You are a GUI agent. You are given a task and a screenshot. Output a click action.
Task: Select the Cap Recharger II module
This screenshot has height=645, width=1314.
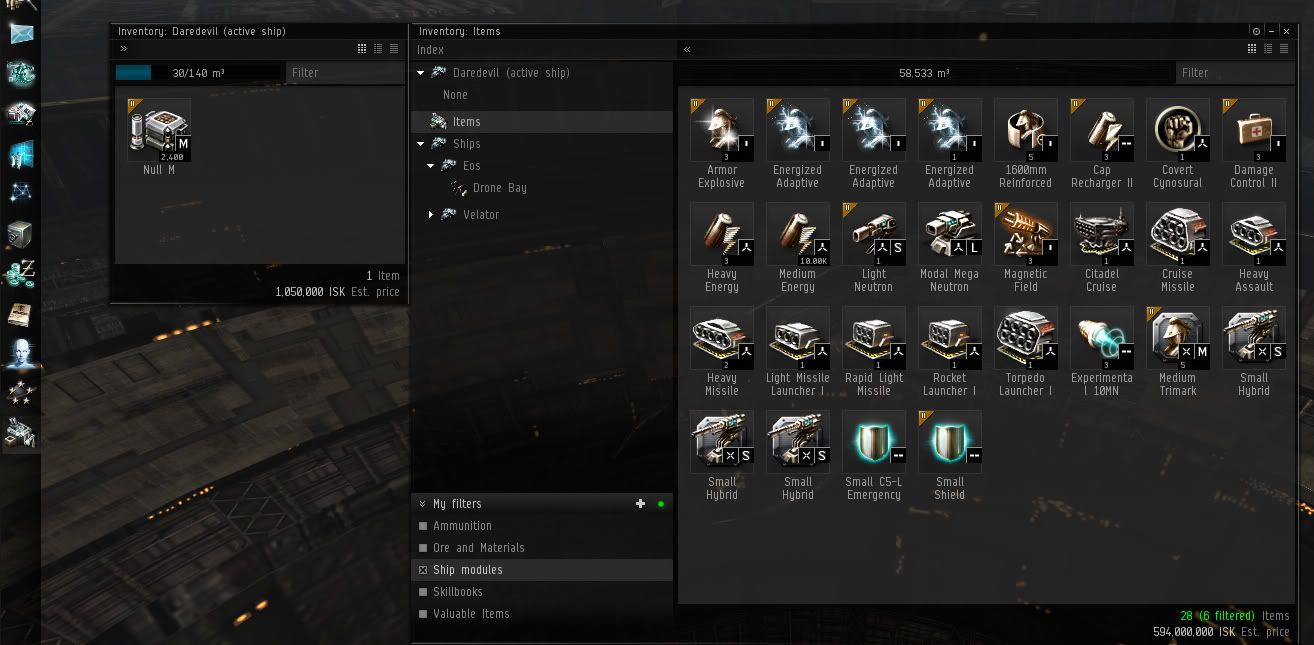click(x=1101, y=131)
